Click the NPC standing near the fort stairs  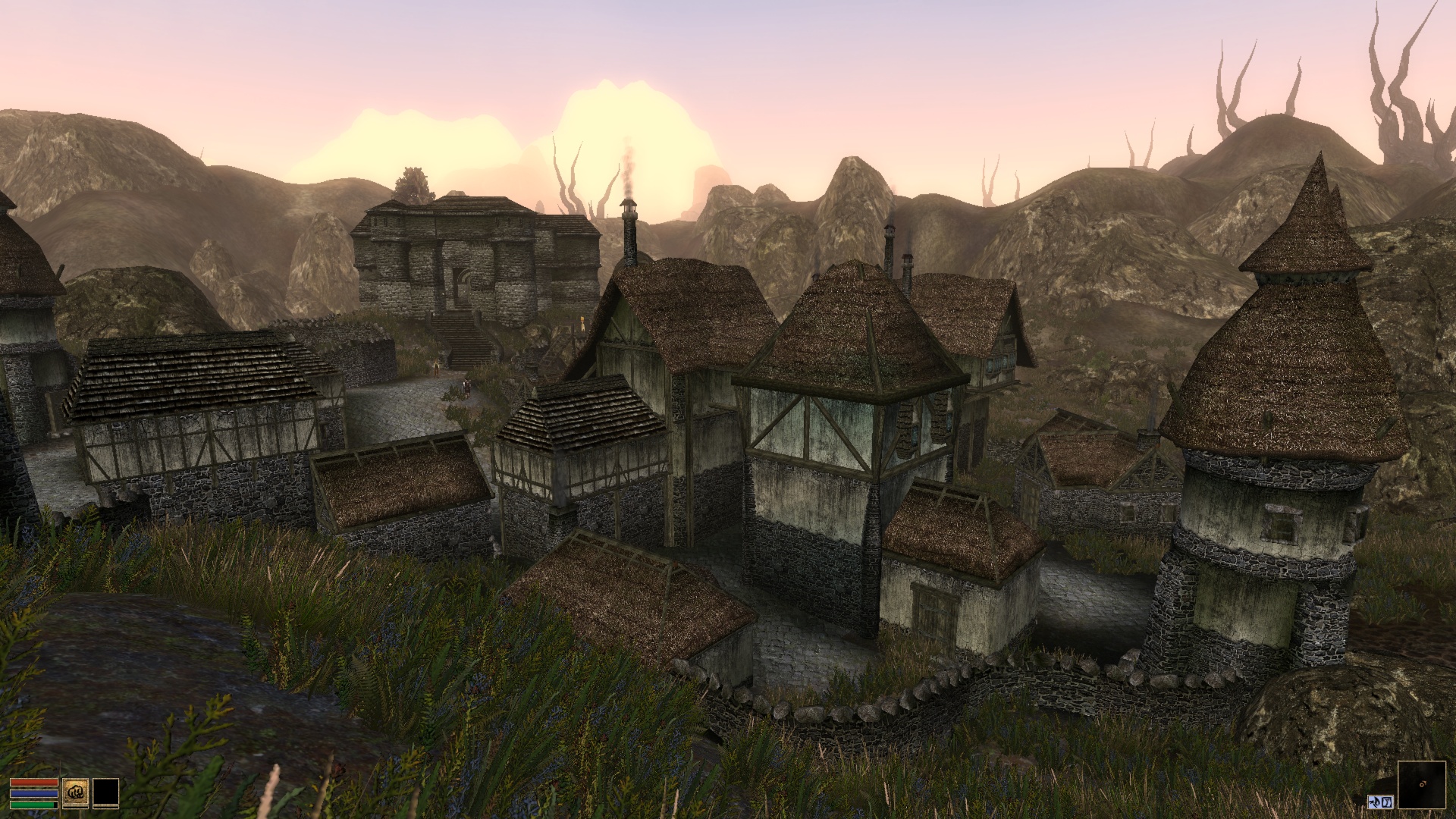(436, 368)
